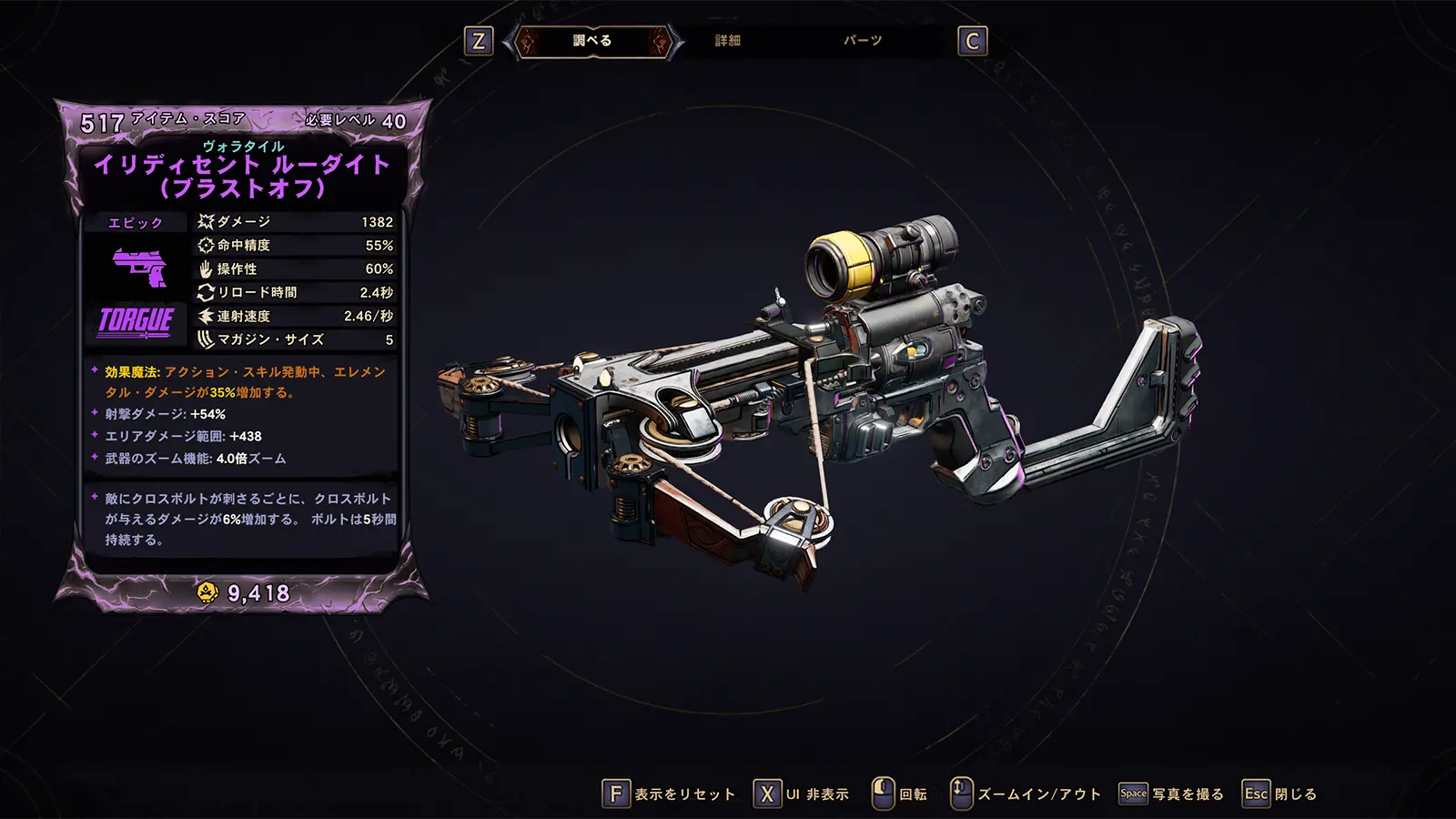Switch to the 詳細 (Details) tab

point(727,41)
